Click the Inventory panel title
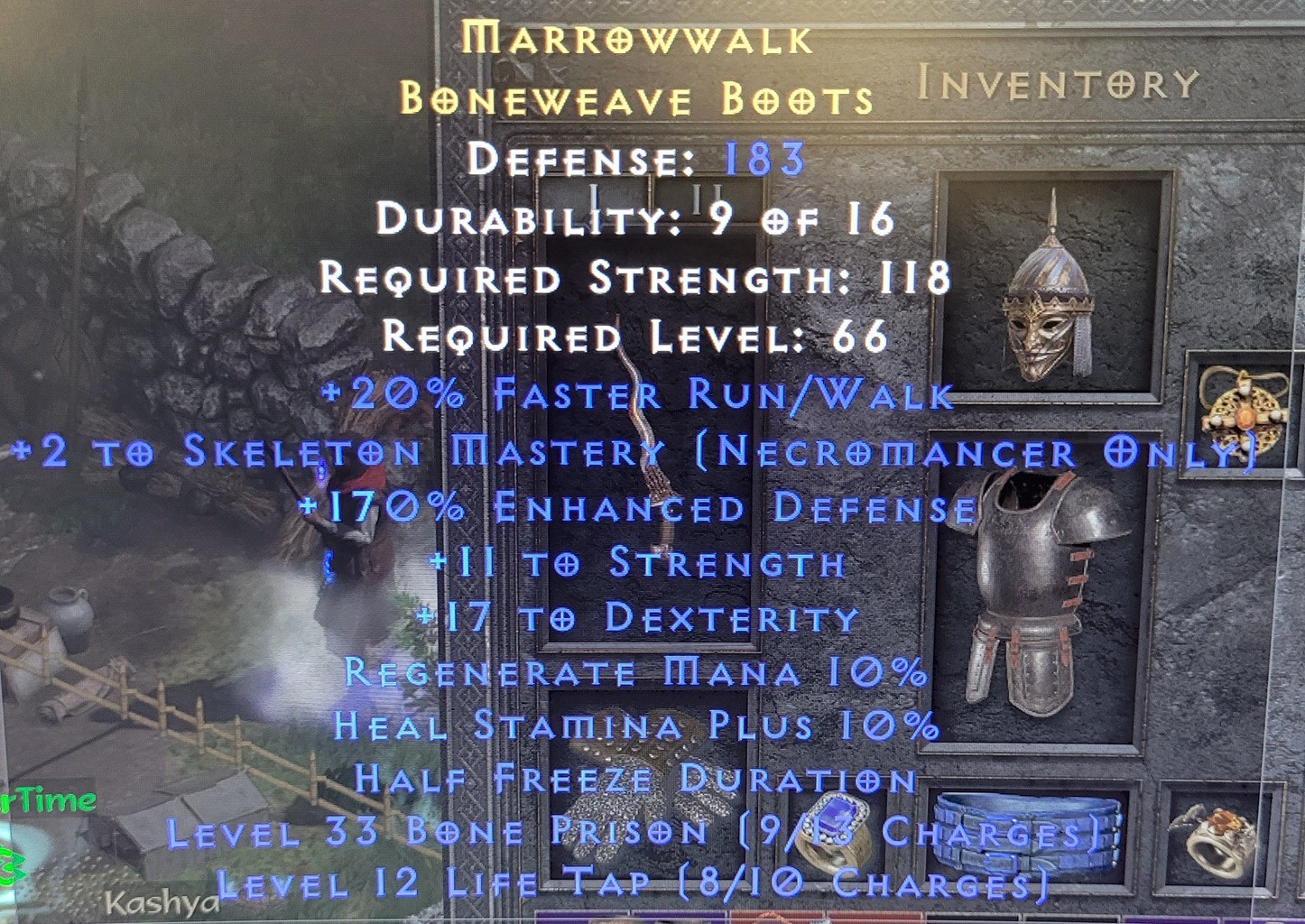 click(1056, 83)
